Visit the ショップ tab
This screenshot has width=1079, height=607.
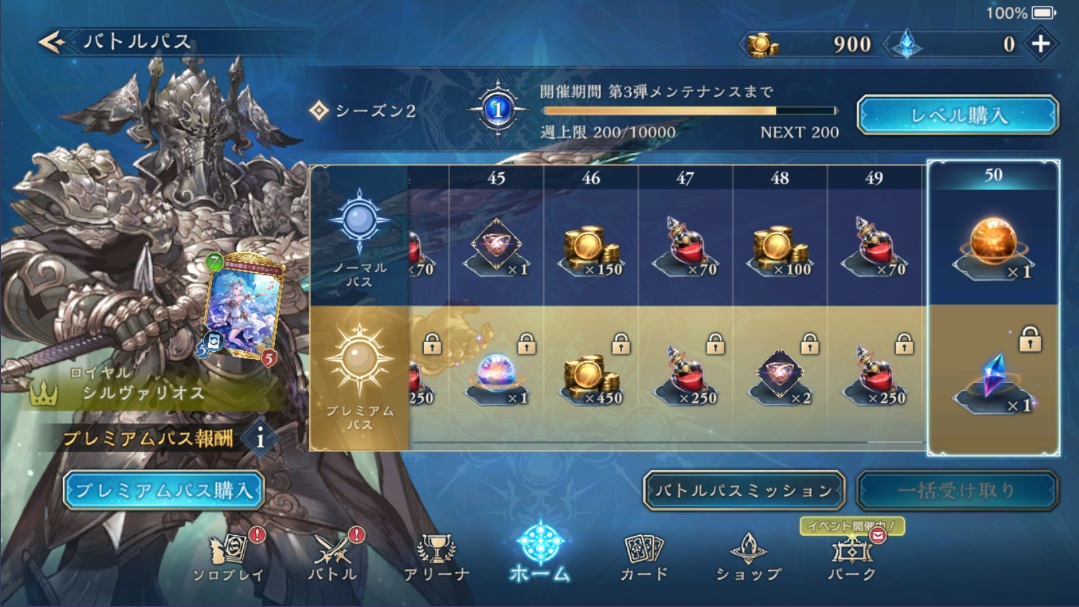tap(748, 557)
